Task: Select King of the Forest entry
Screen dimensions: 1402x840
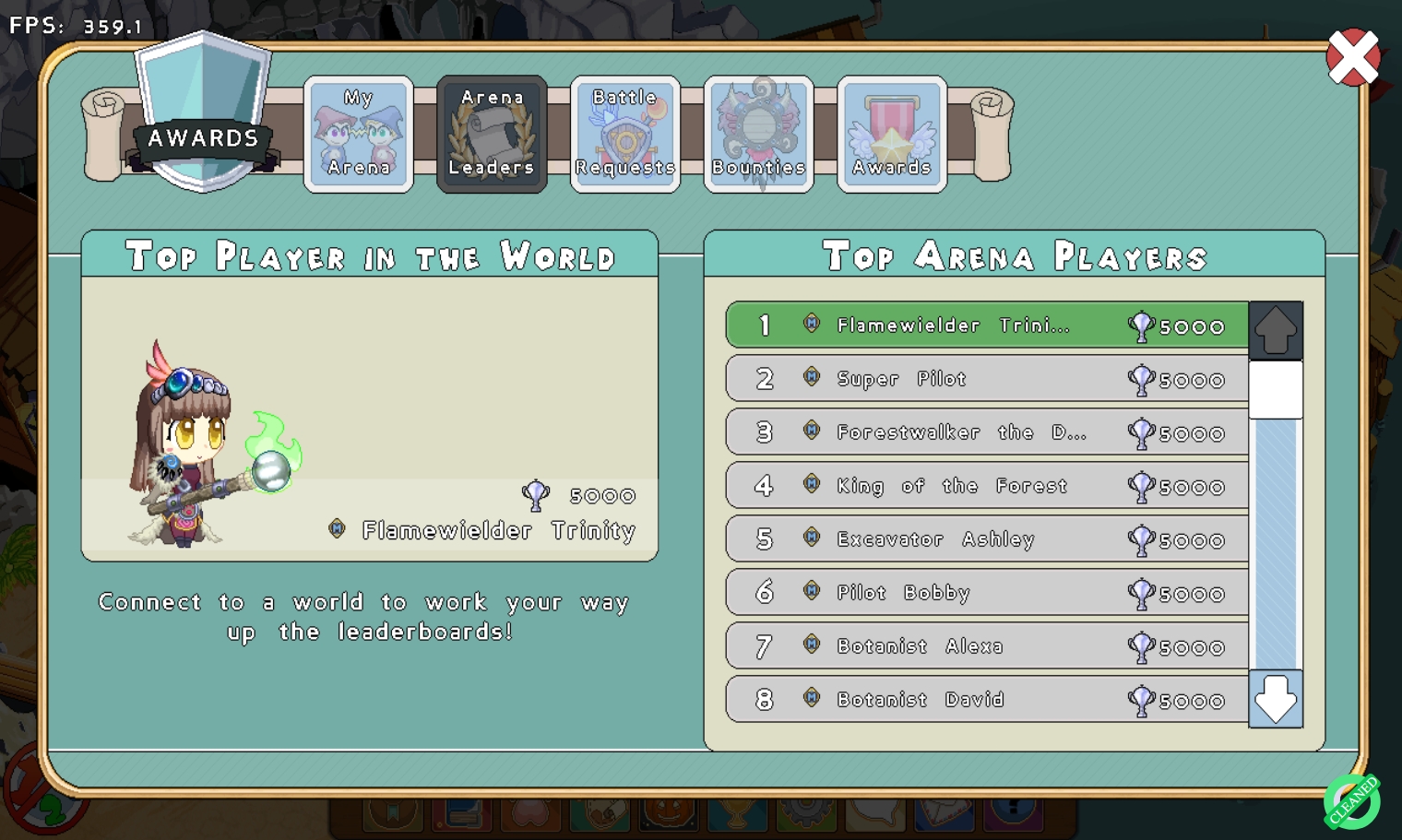Action: pyautogui.click(x=987, y=486)
